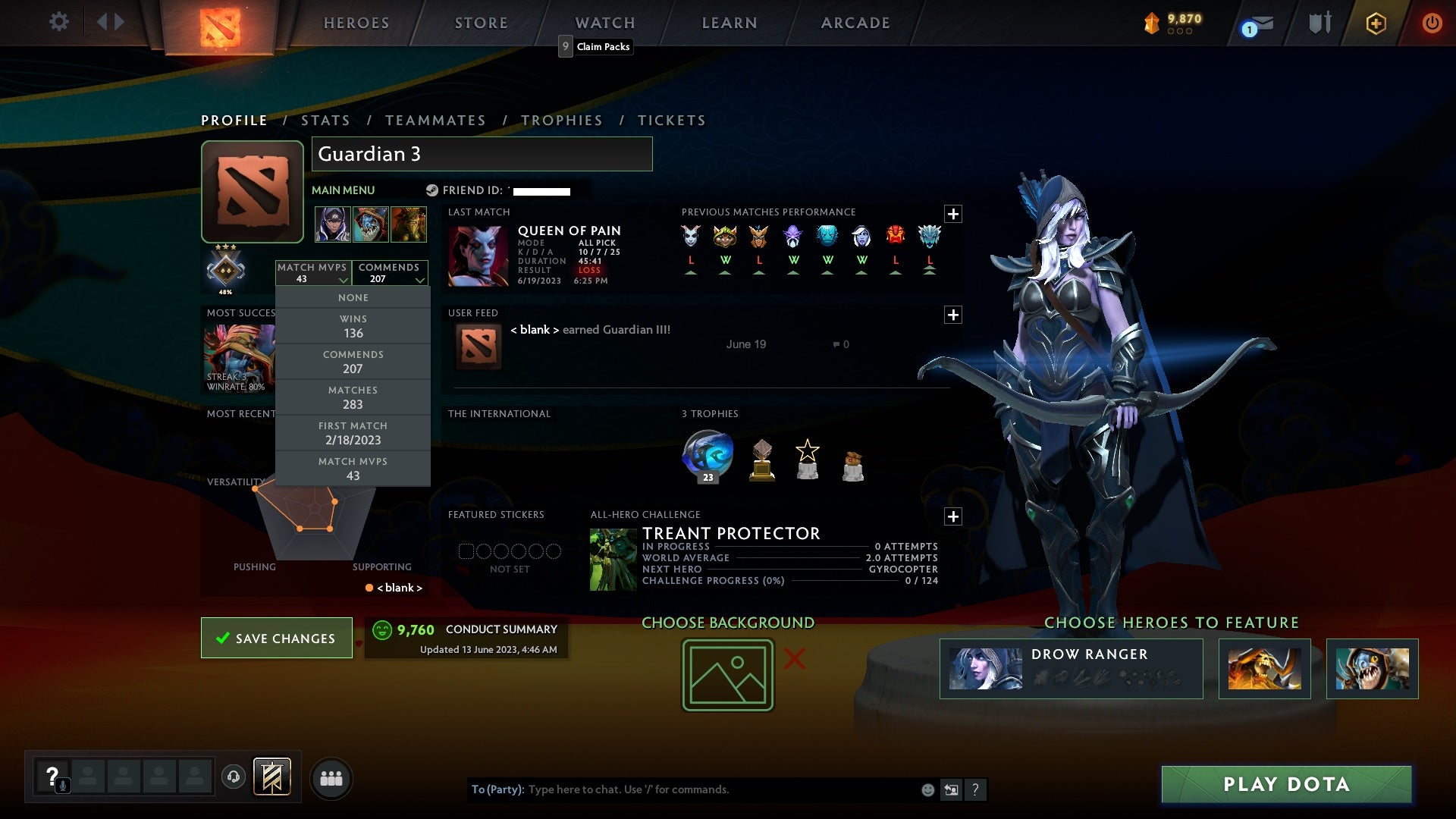1456x819 pixels.
Task: Toggle party voice with the headset icon
Action: click(x=233, y=778)
